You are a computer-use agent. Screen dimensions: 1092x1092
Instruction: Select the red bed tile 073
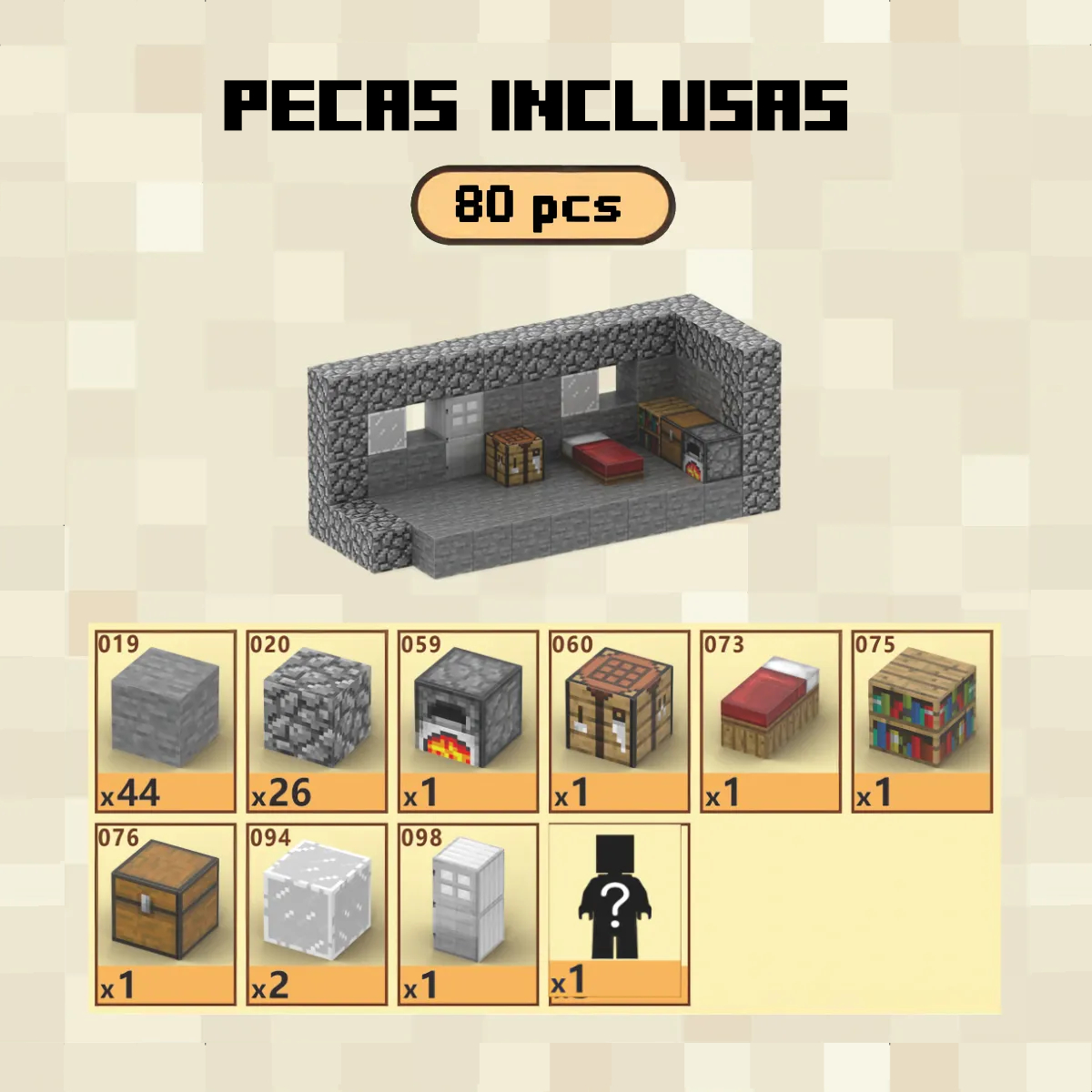pos(770,720)
